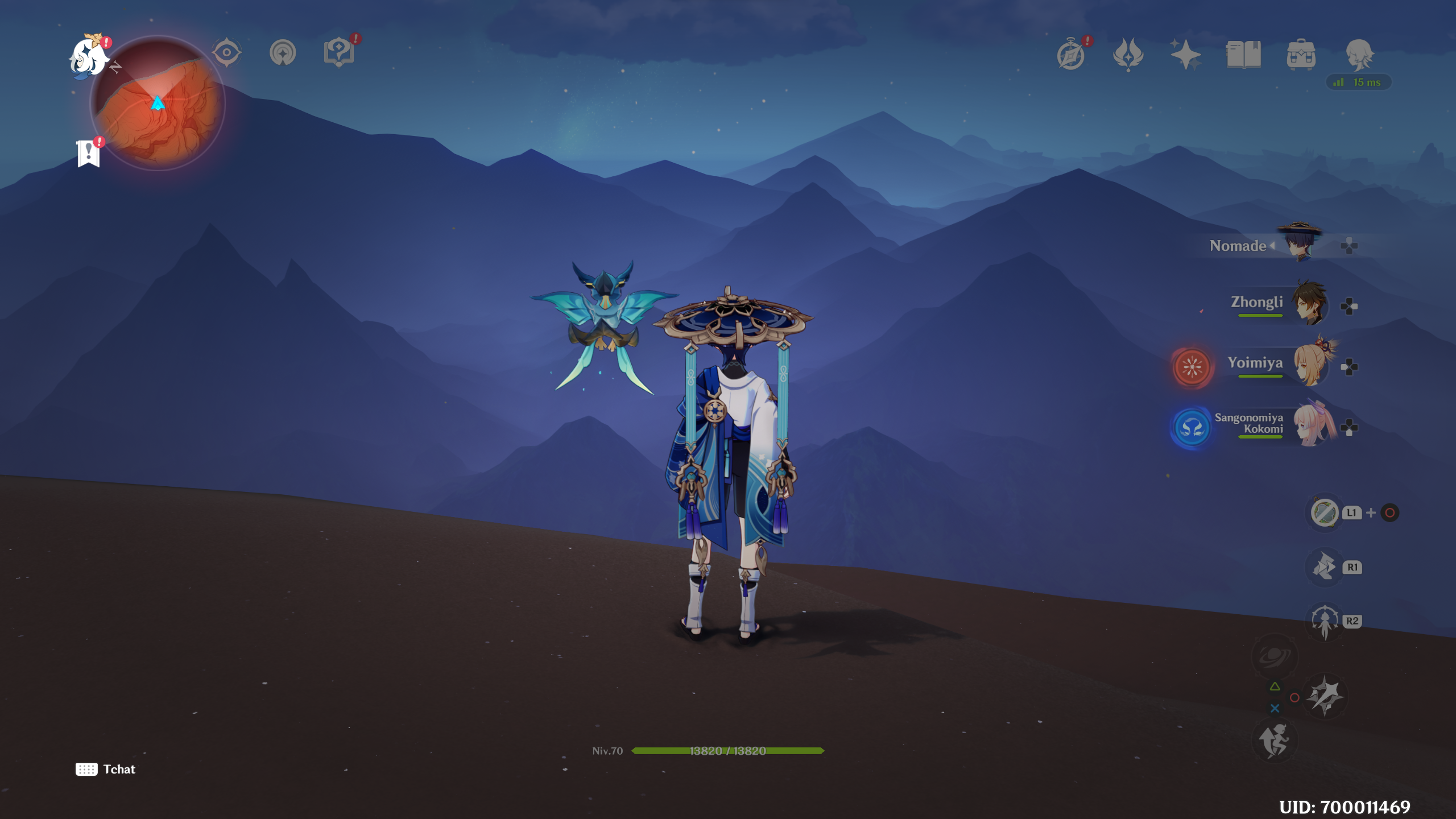This screenshot has height=819, width=1456.
Task: Open the adventure compass icon
Action: click(x=1071, y=55)
